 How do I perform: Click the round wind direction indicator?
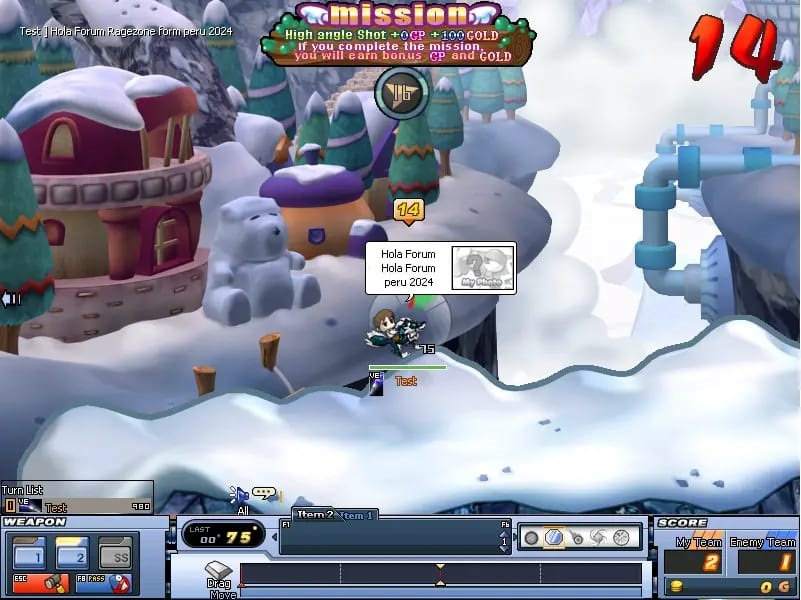tap(400, 94)
